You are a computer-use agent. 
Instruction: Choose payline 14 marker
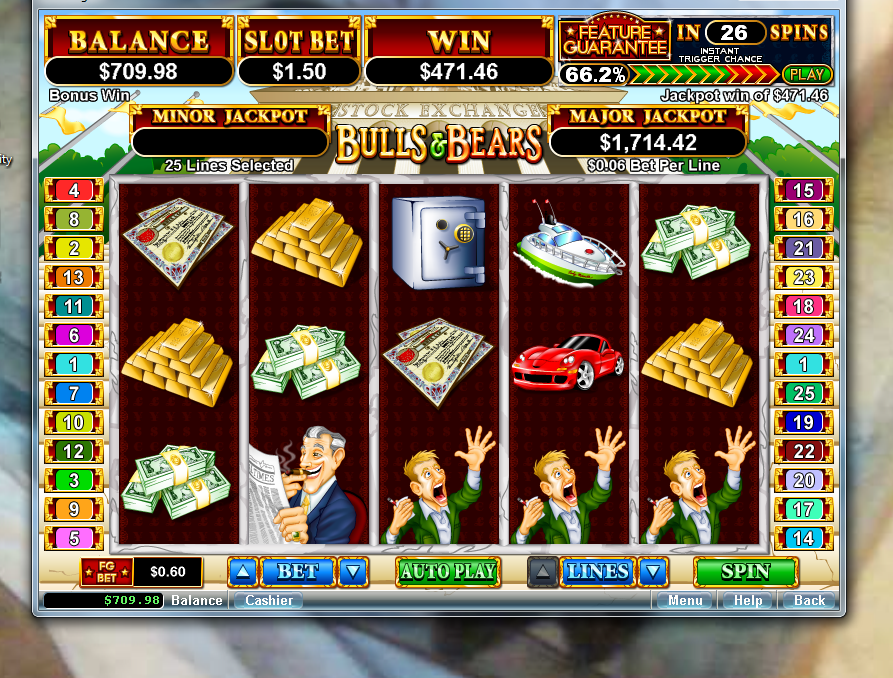point(803,539)
